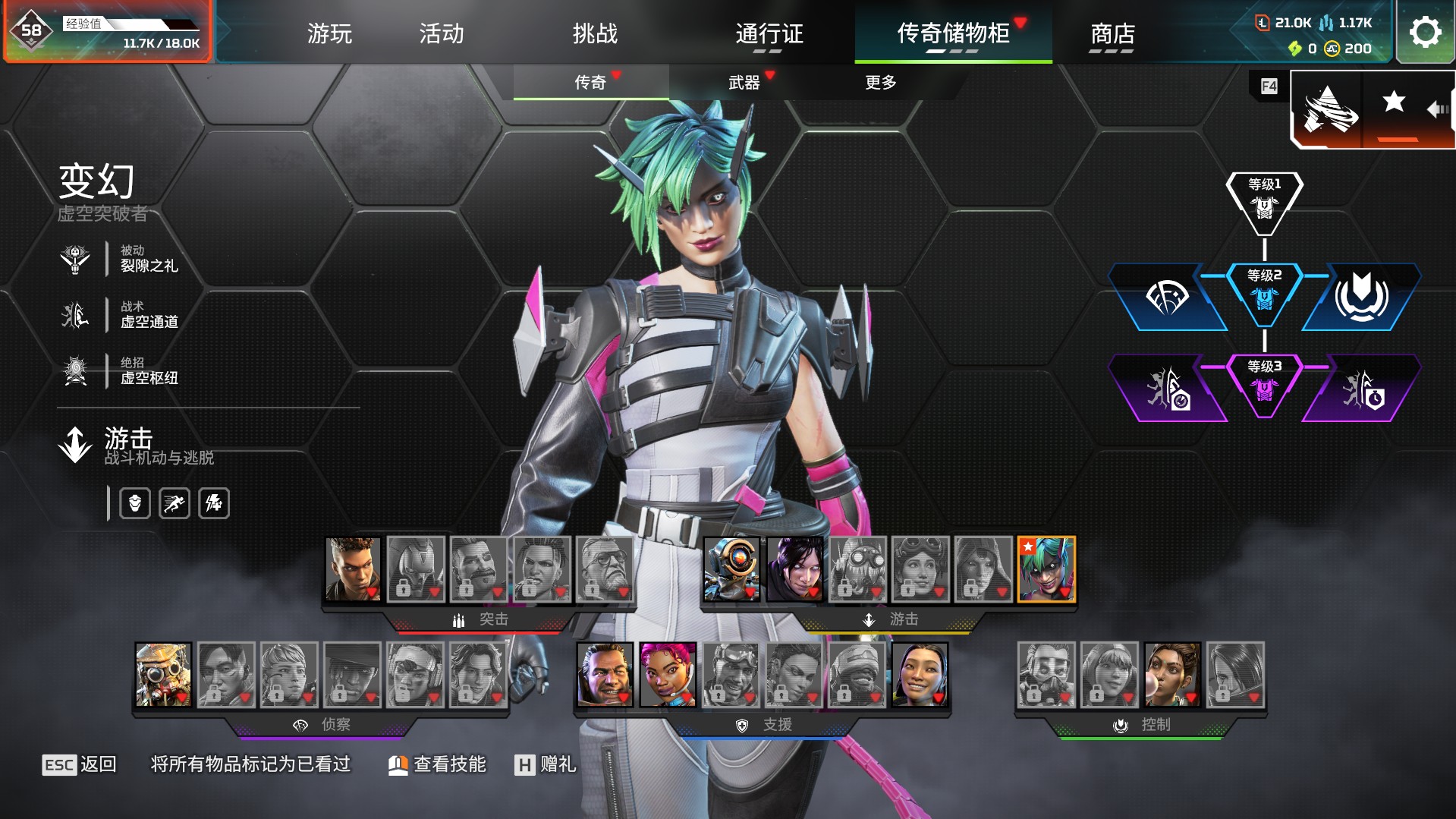Open the 通行证 battle pass tab
The image size is (1456, 819).
tap(769, 33)
